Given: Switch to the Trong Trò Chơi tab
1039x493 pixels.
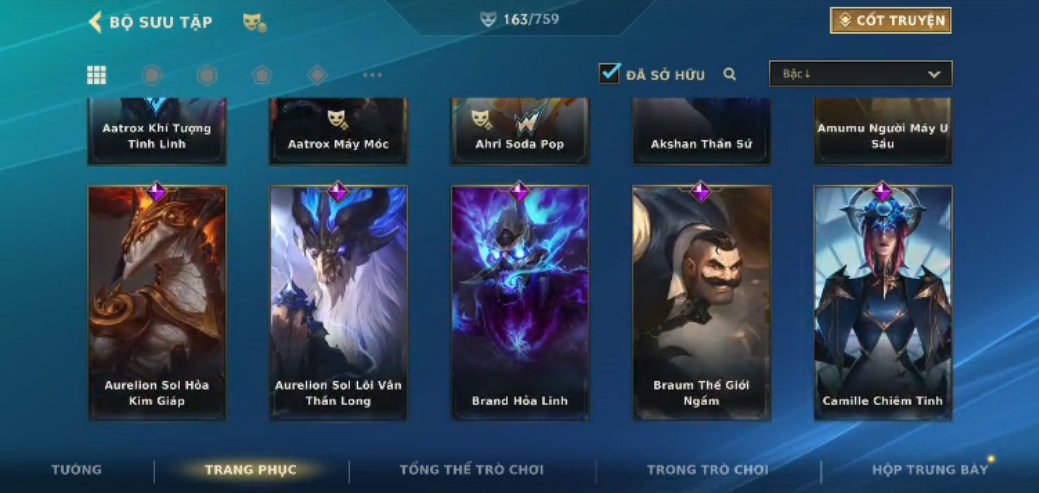Looking at the screenshot, I should coord(707,470).
